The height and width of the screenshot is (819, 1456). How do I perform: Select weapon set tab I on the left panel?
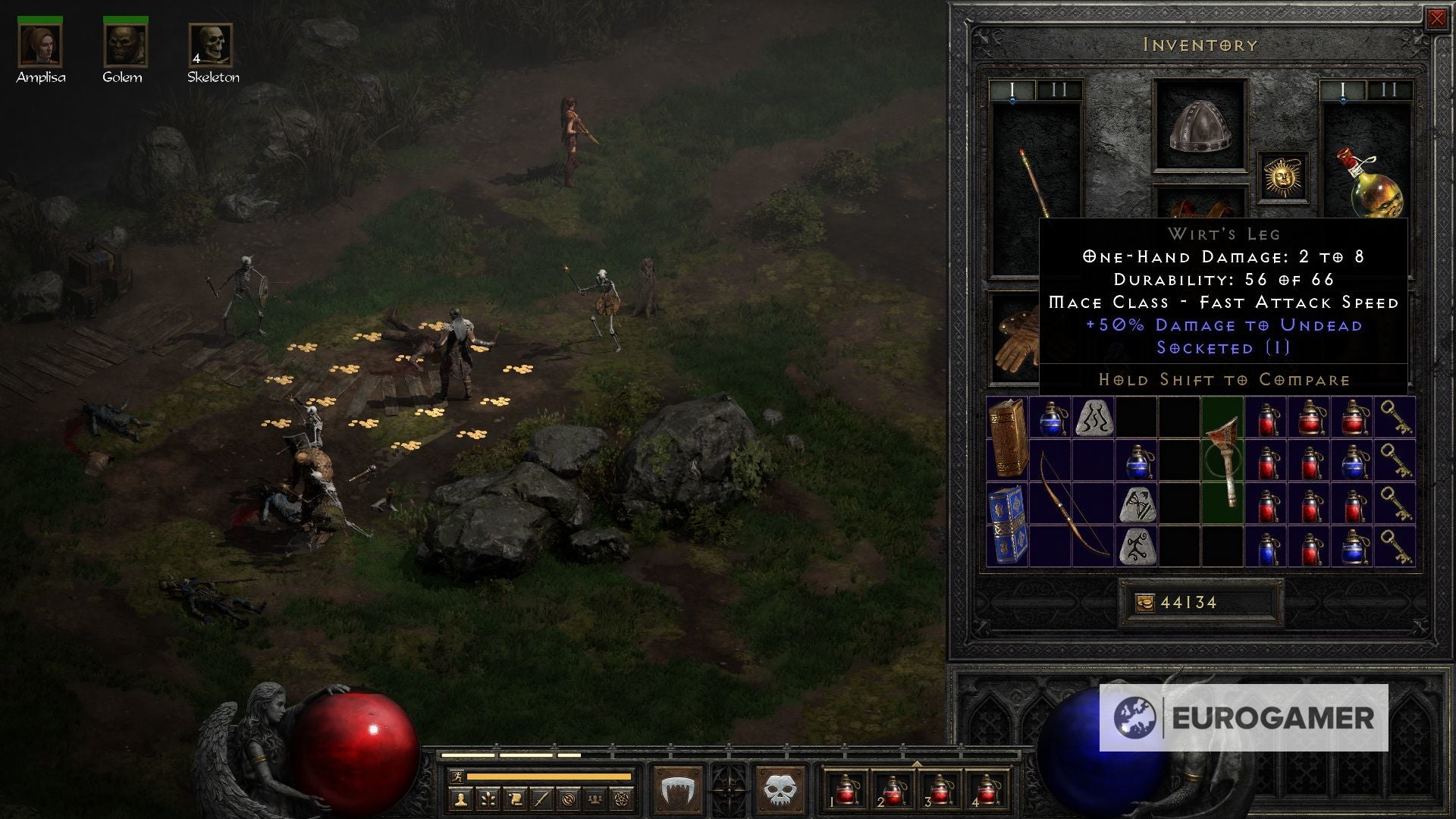coord(1012,87)
